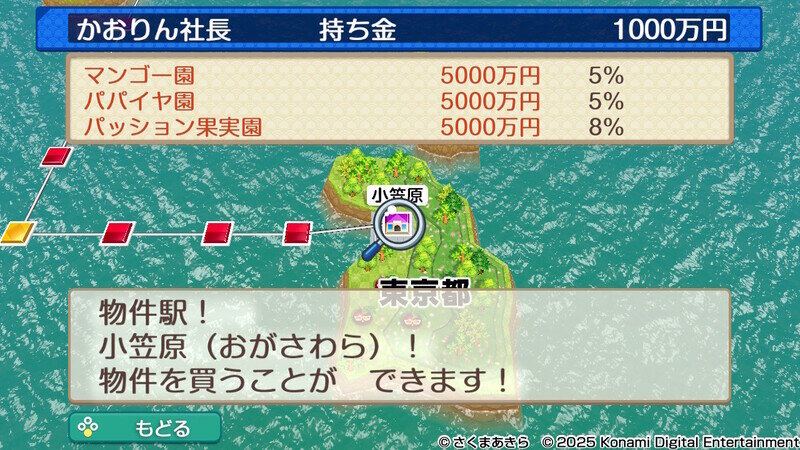This screenshot has width=800, height=450.
Task: Advance the 物件駅 message box
Action: (x=398, y=346)
